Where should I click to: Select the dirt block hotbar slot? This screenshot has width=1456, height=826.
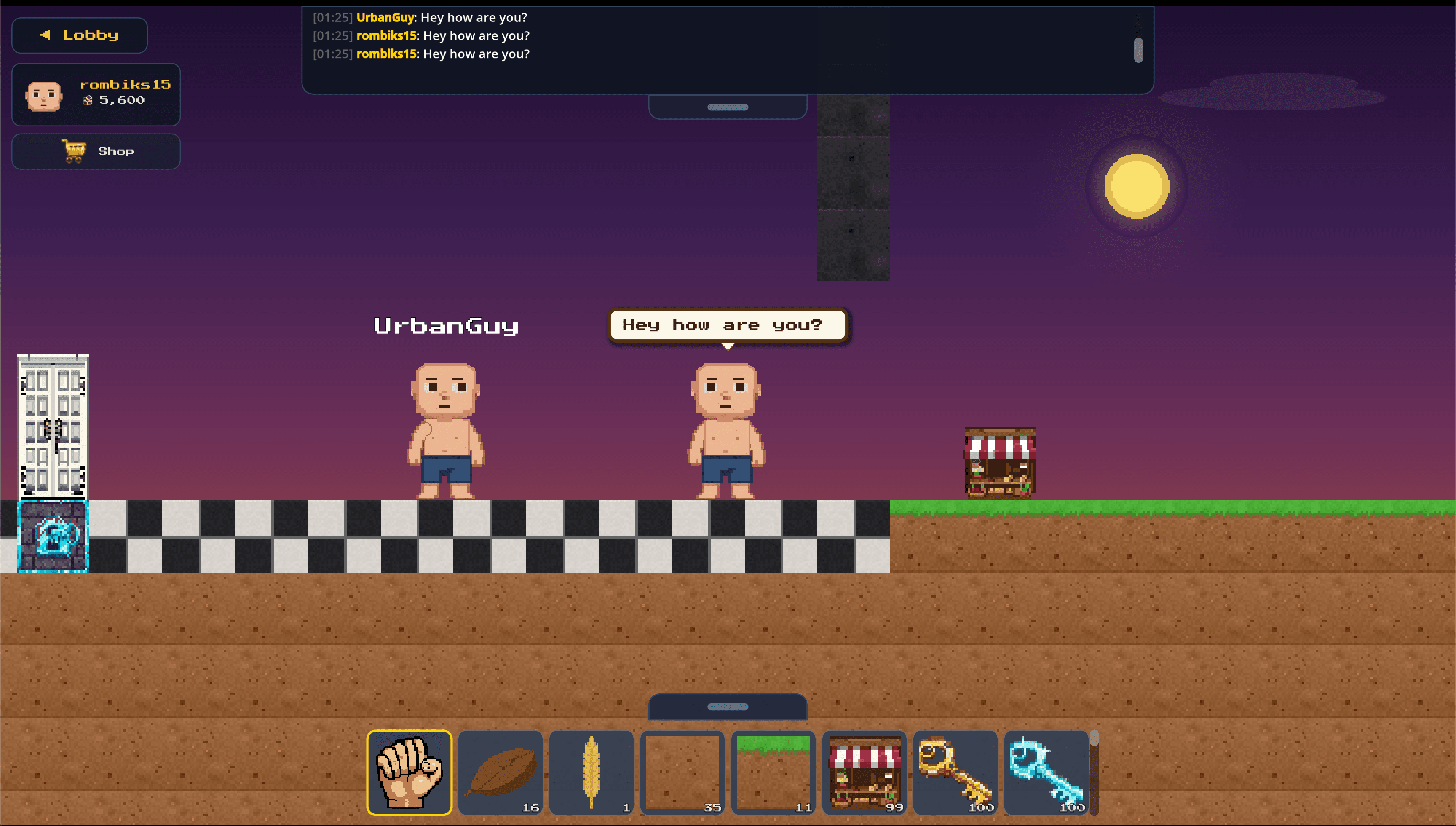coord(682,772)
